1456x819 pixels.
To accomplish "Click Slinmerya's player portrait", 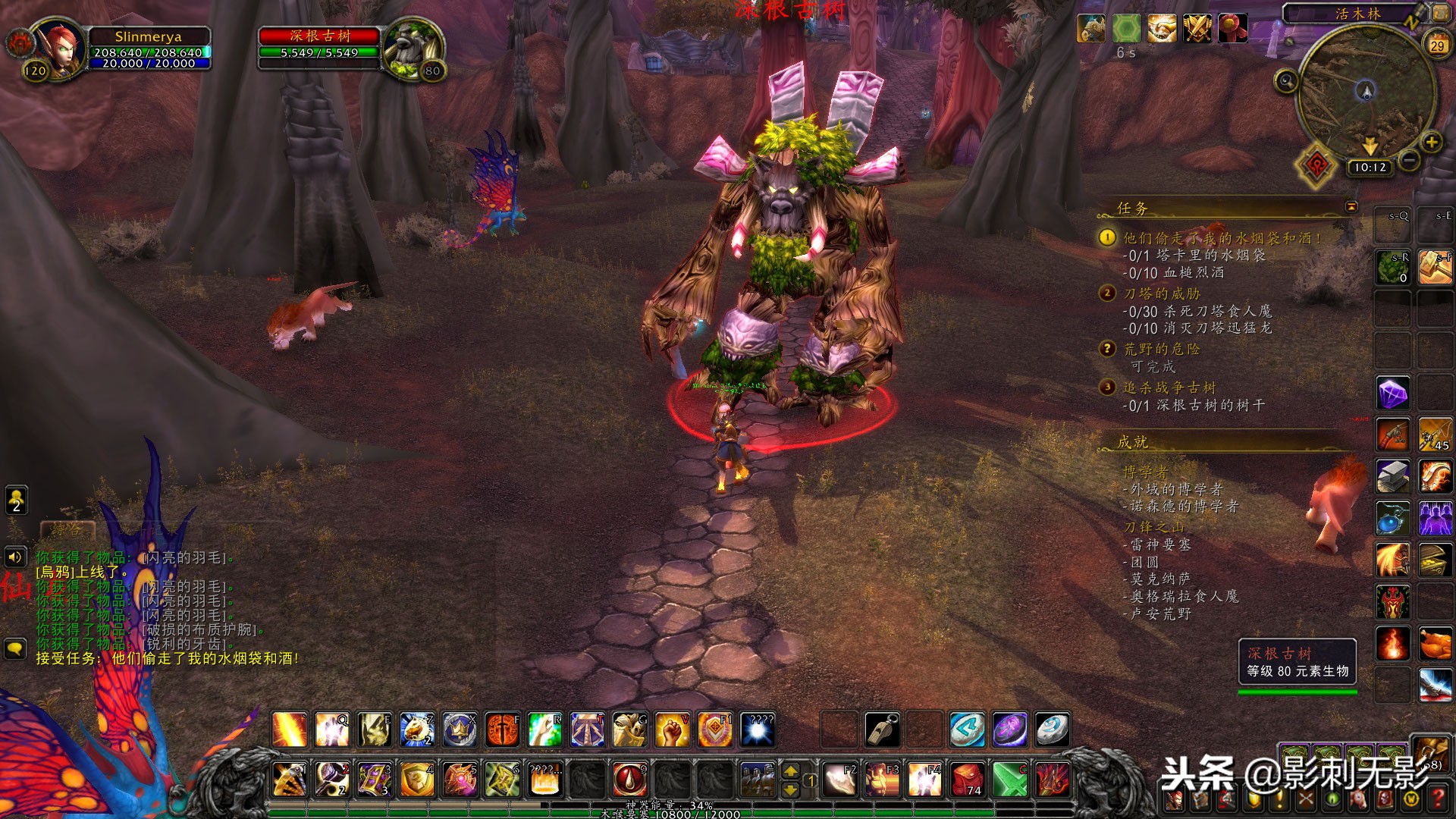I will pyautogui.click(x=61, y=47).
